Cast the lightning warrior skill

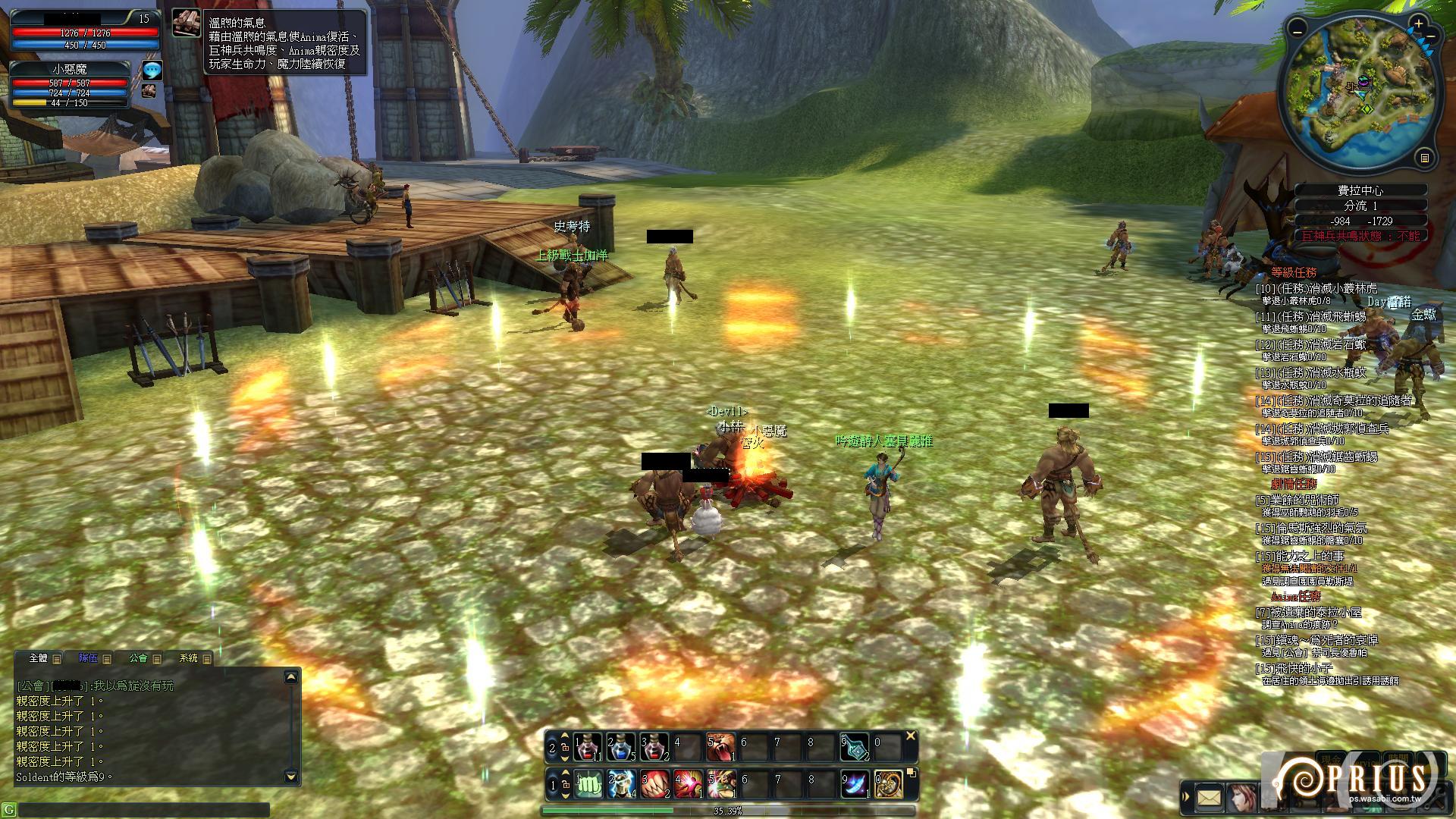[620, 784]
